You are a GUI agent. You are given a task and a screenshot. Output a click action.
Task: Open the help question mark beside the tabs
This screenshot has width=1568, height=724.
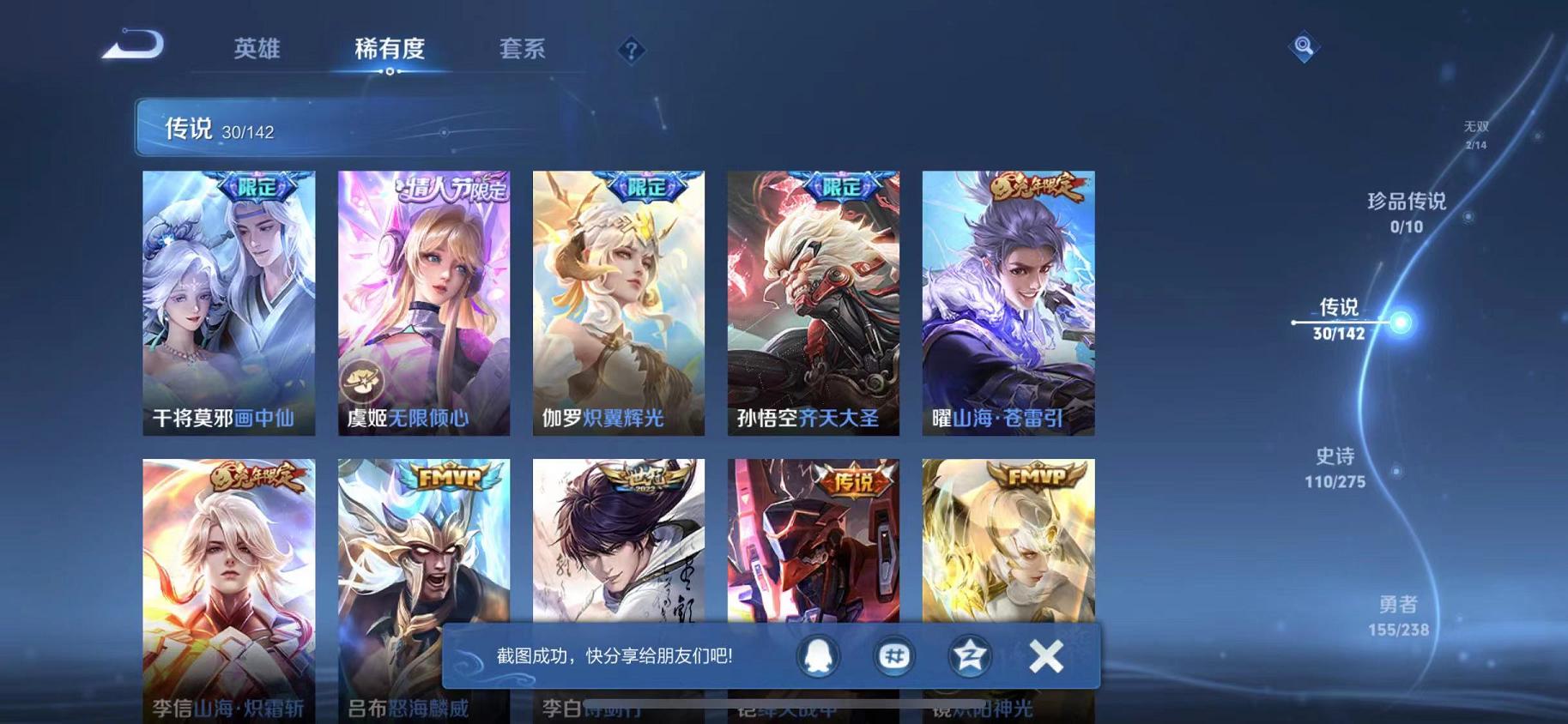[631, 50]
